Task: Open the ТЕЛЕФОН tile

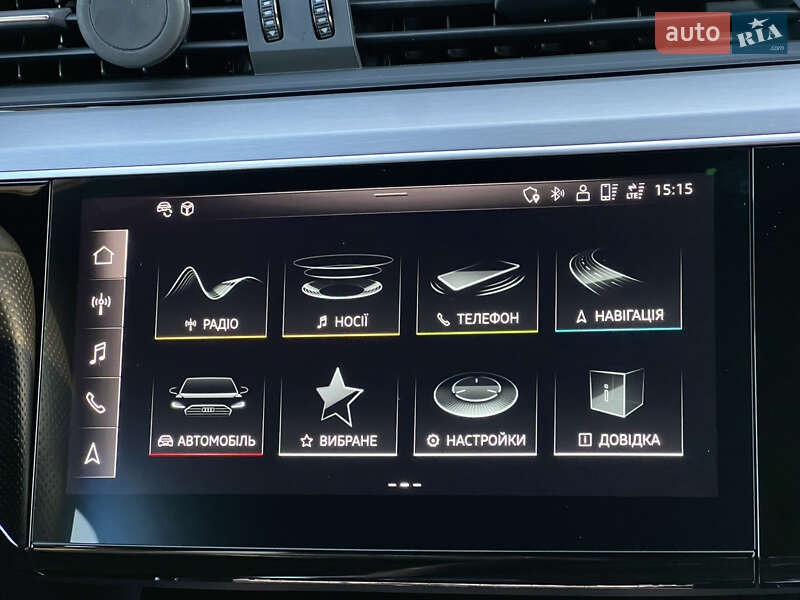Action: 477,293
